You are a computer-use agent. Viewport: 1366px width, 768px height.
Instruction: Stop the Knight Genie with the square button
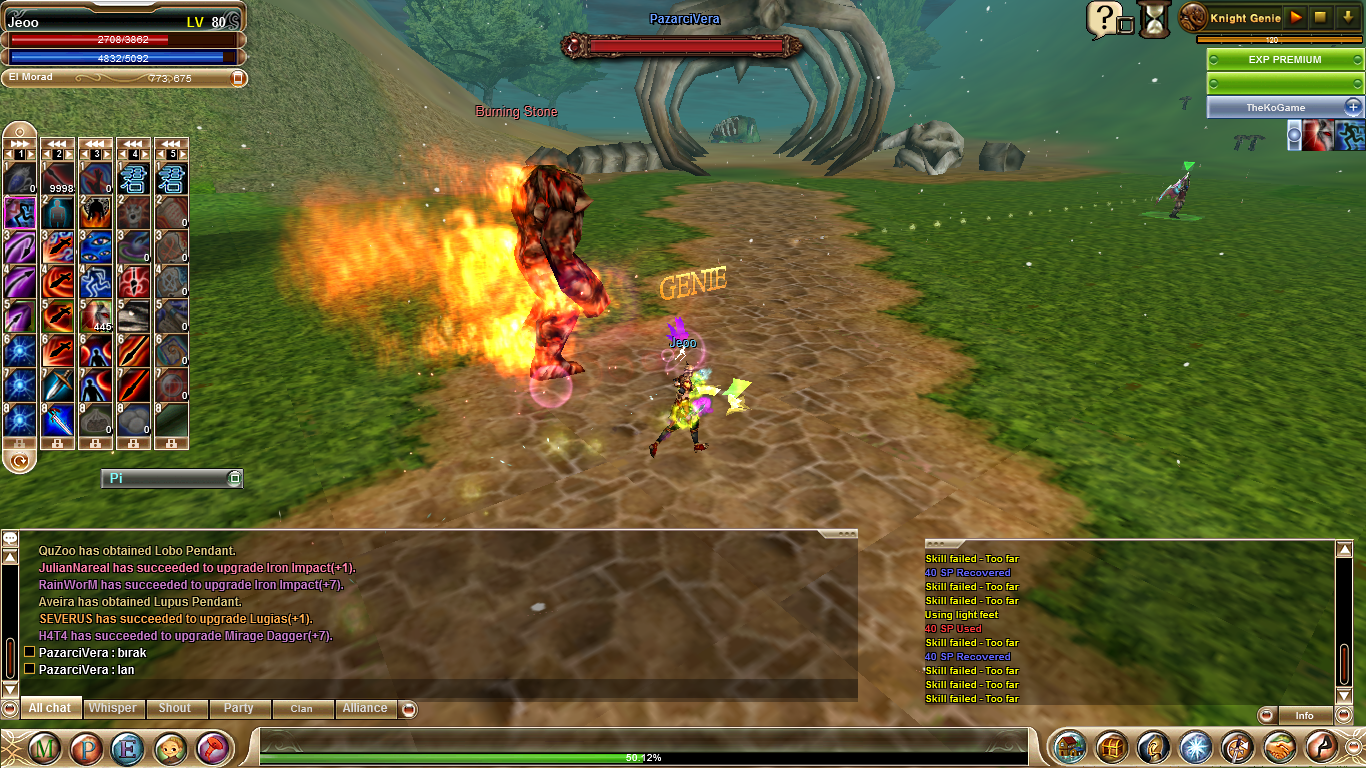click(1320, 17)
